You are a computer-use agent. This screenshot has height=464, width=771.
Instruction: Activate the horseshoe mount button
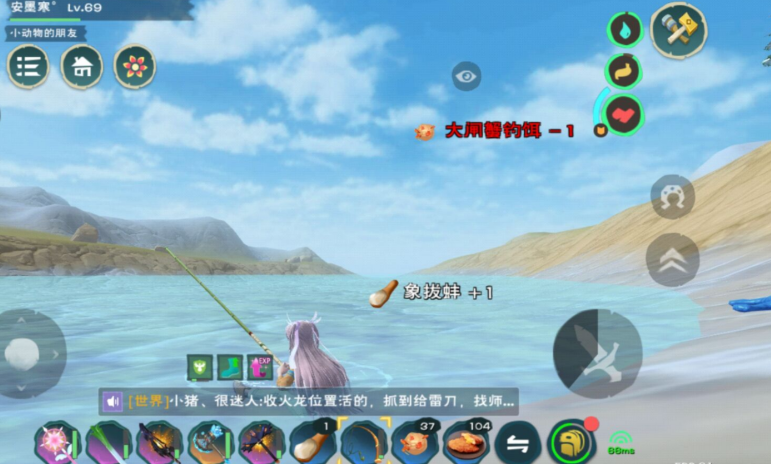672,197
